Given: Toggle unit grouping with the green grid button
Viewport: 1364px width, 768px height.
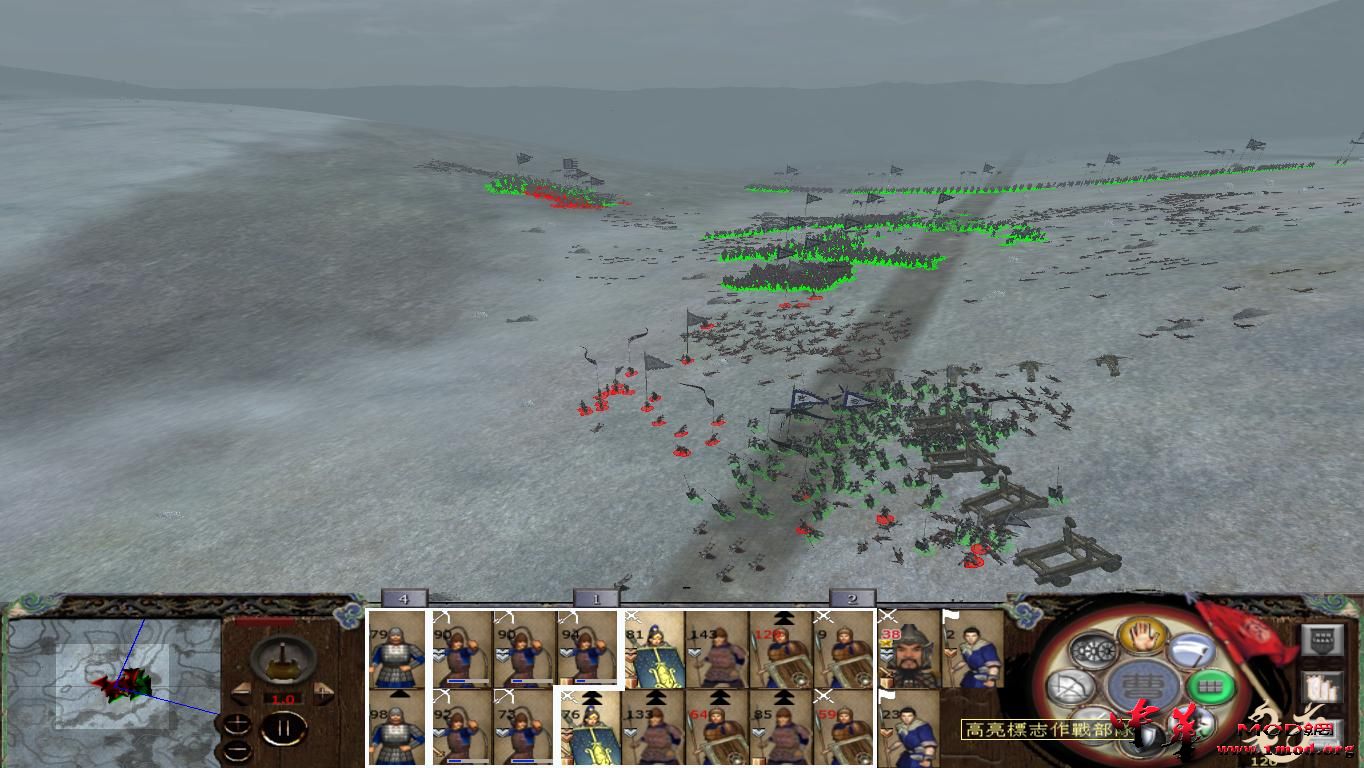Looking at the screenshot, I should point(1209,686).
